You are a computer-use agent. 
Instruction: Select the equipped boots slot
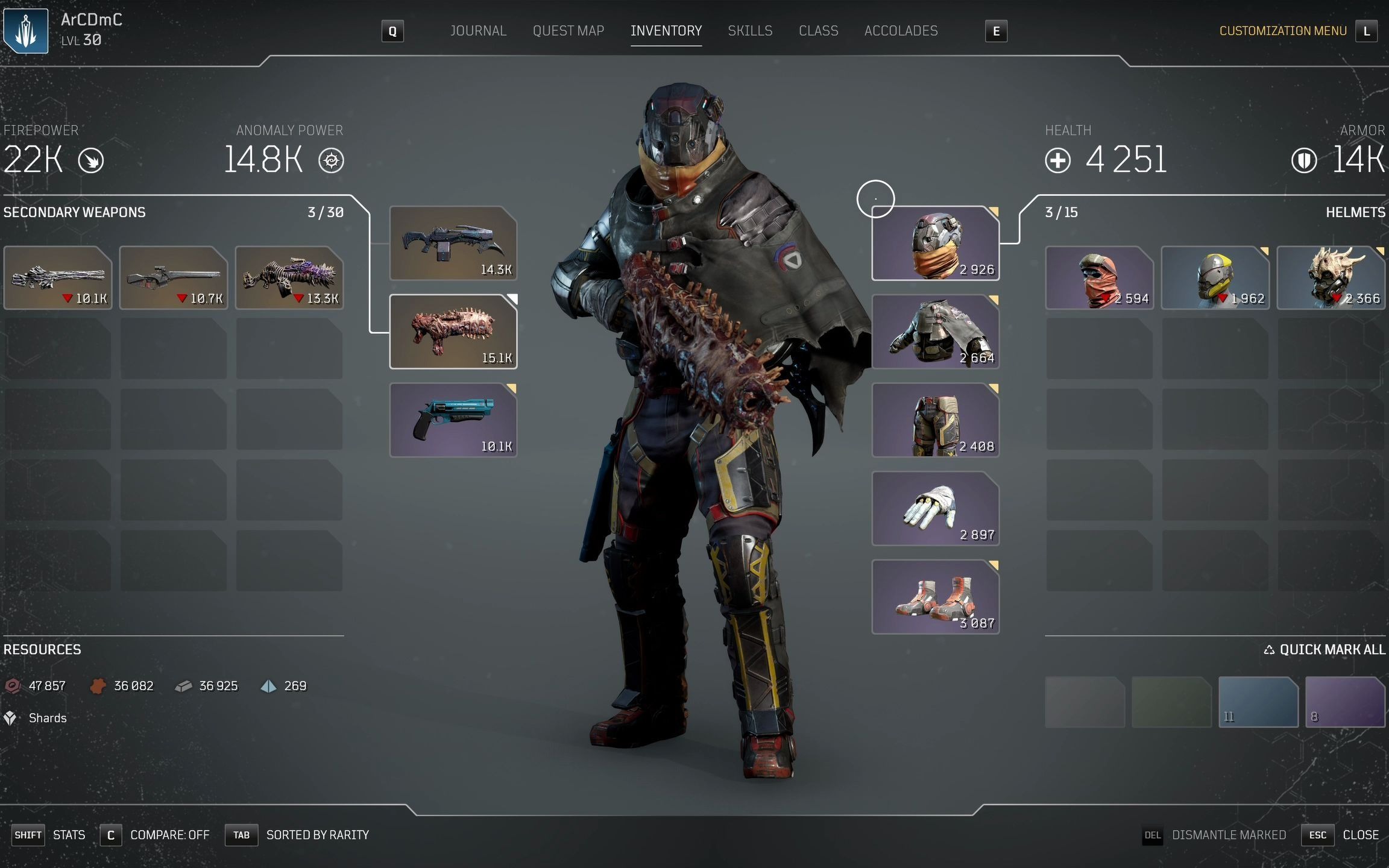pos(935,597)
